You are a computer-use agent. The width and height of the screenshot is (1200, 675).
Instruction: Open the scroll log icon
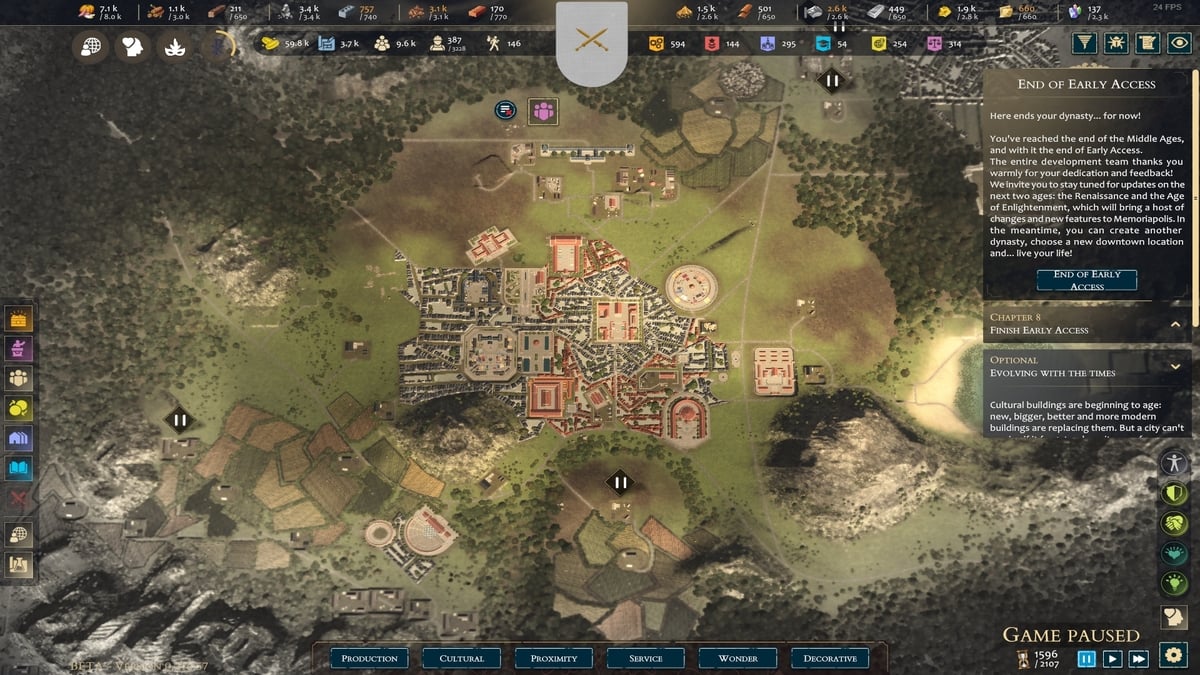click(x=1148, y=43)
